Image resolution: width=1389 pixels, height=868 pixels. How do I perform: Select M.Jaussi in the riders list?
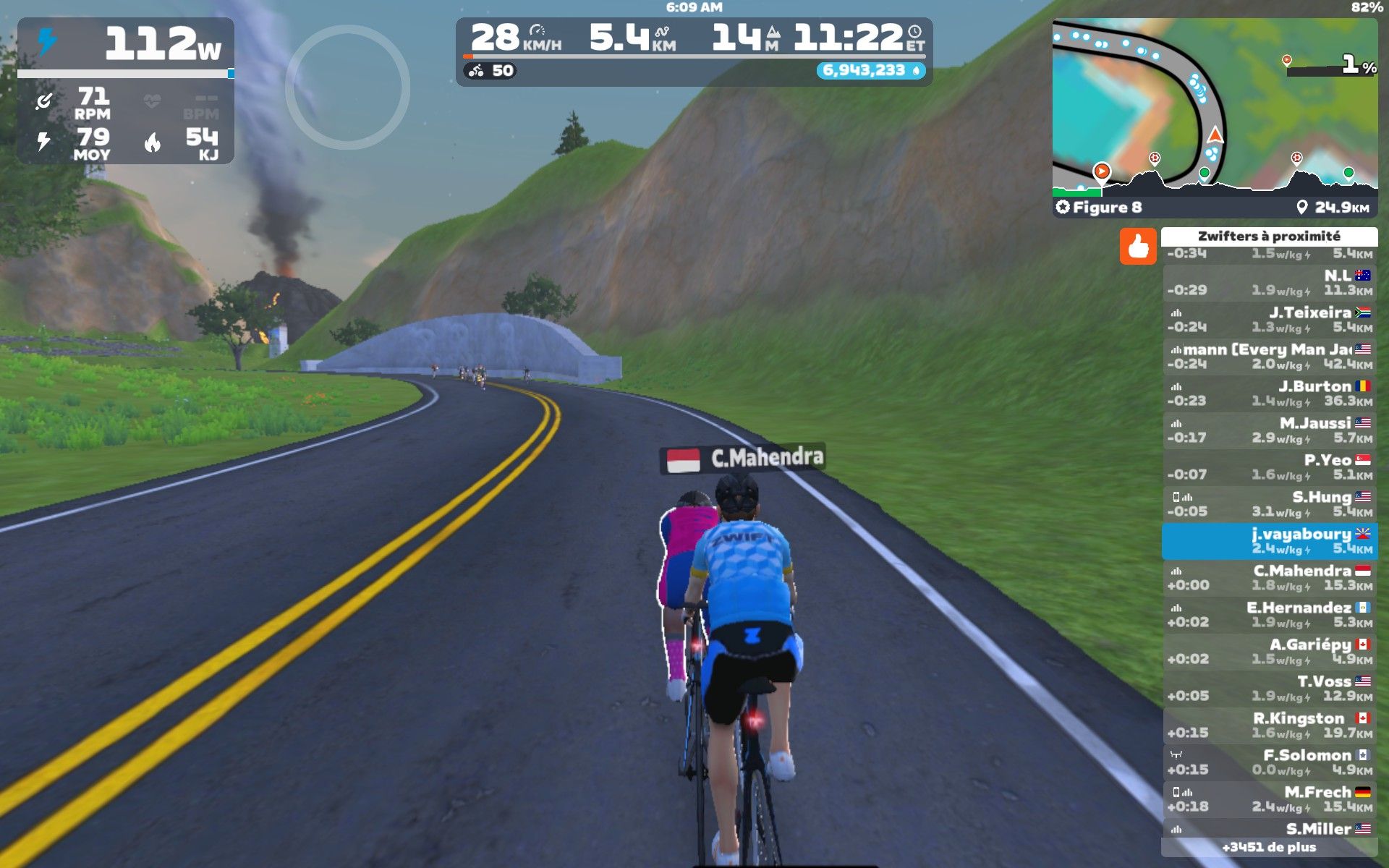(1270, 430)
